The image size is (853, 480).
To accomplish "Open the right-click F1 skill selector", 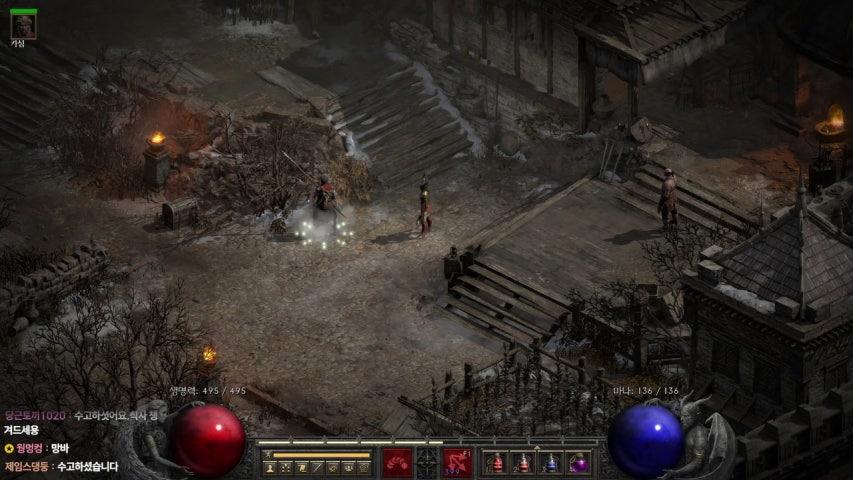I will tap(458, 462).
